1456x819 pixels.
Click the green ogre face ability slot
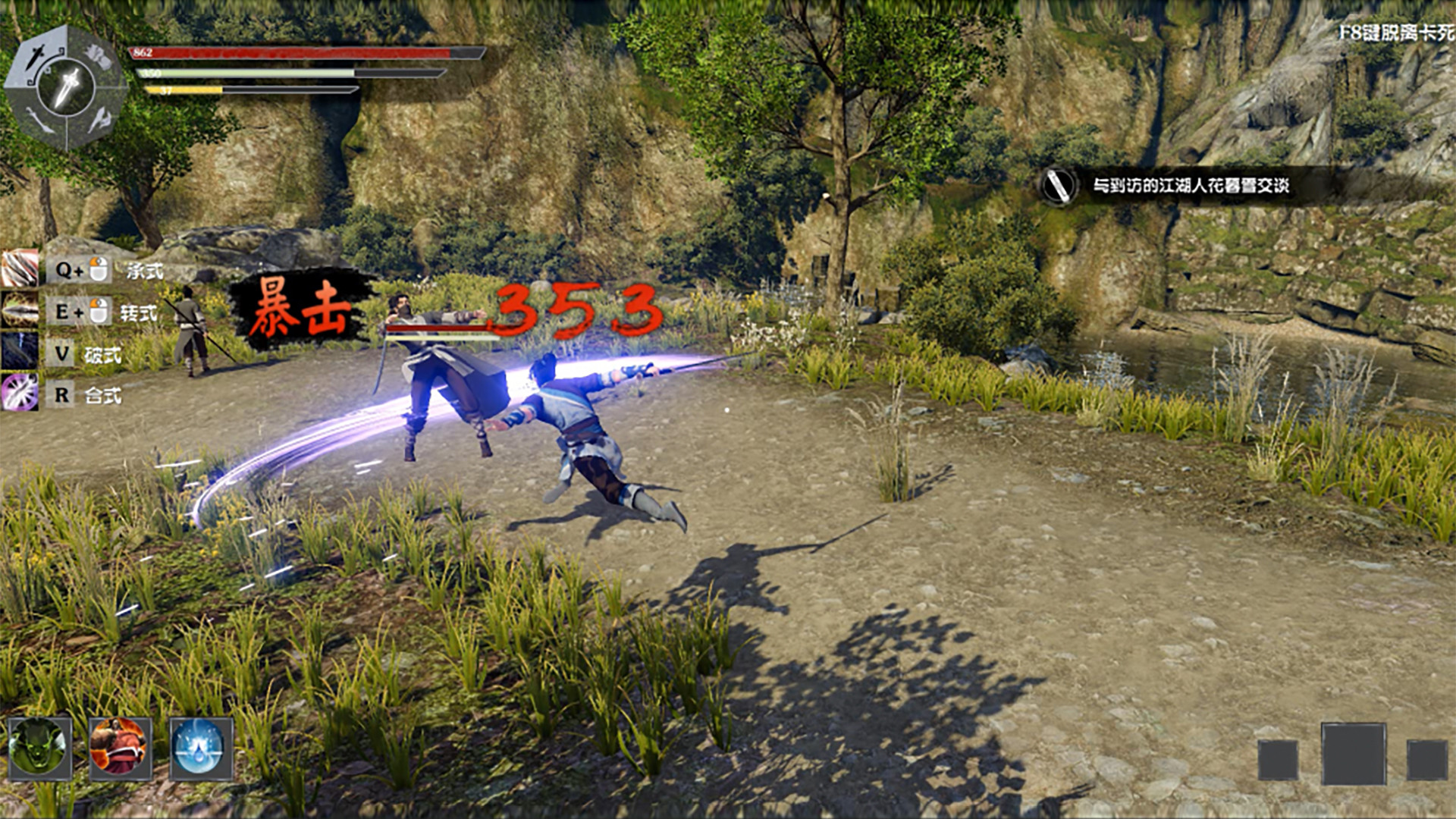coord(40,748)
